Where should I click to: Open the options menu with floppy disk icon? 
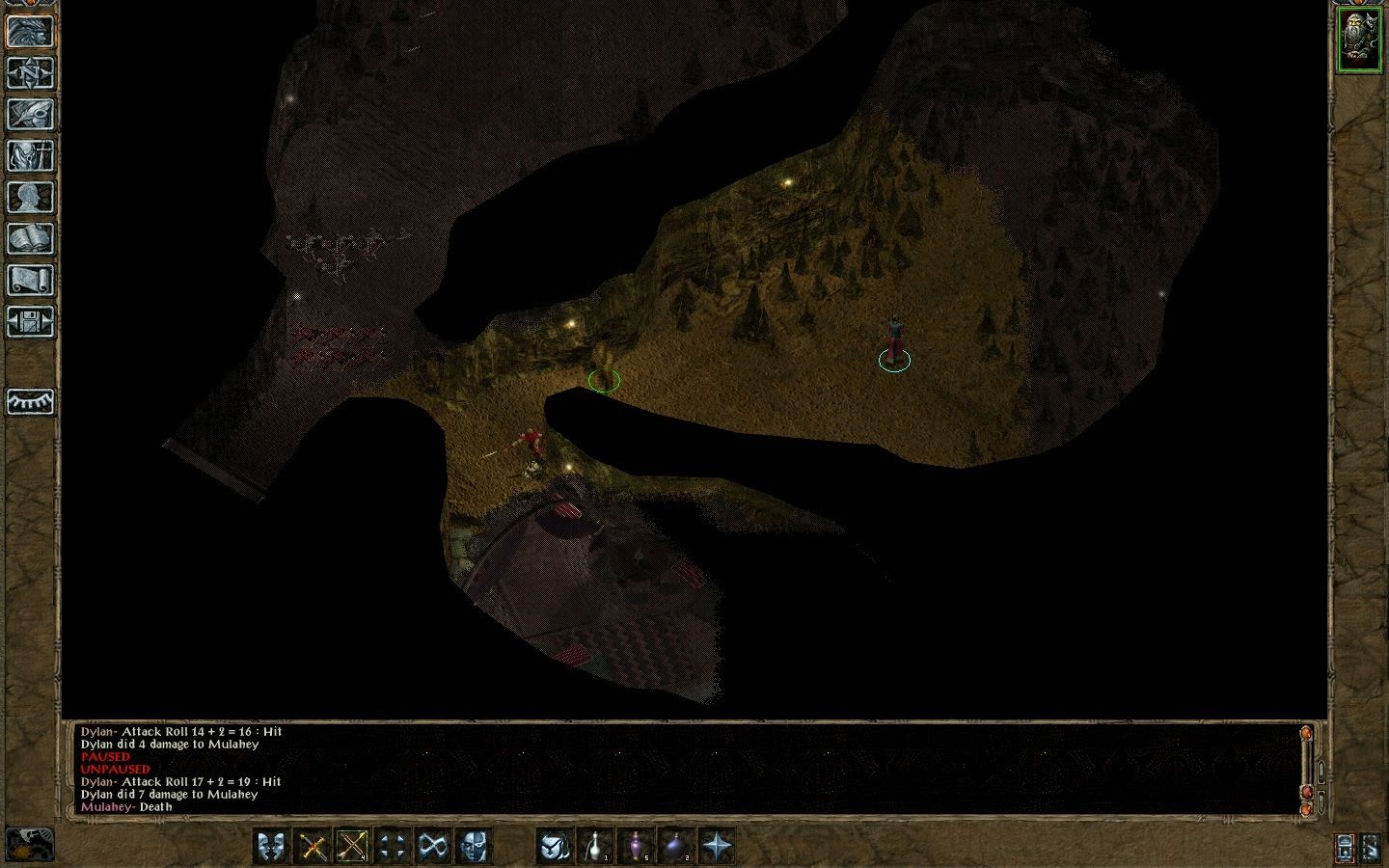click(x=30, y=321)
